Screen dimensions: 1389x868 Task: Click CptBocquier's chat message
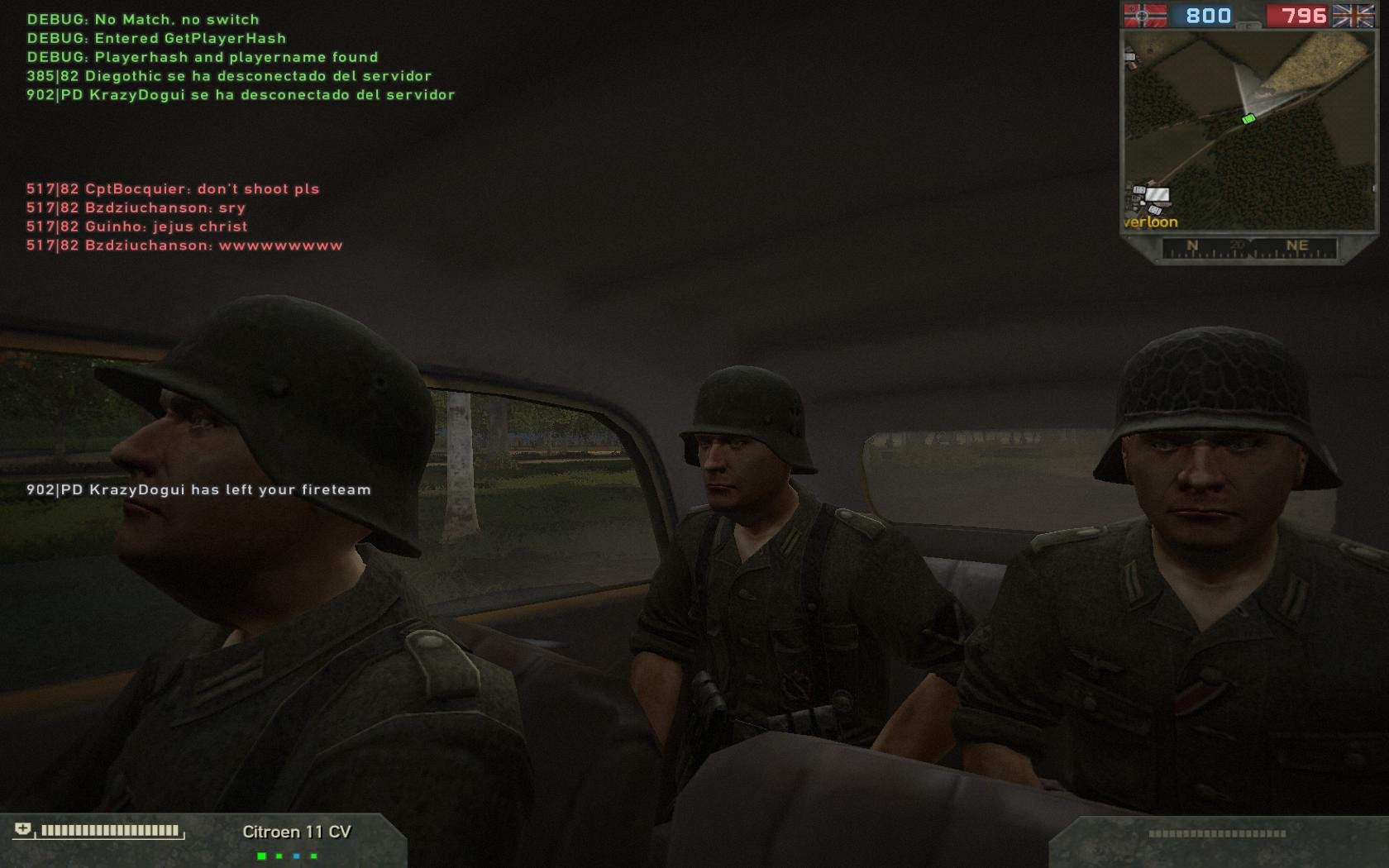click(173, 188)
